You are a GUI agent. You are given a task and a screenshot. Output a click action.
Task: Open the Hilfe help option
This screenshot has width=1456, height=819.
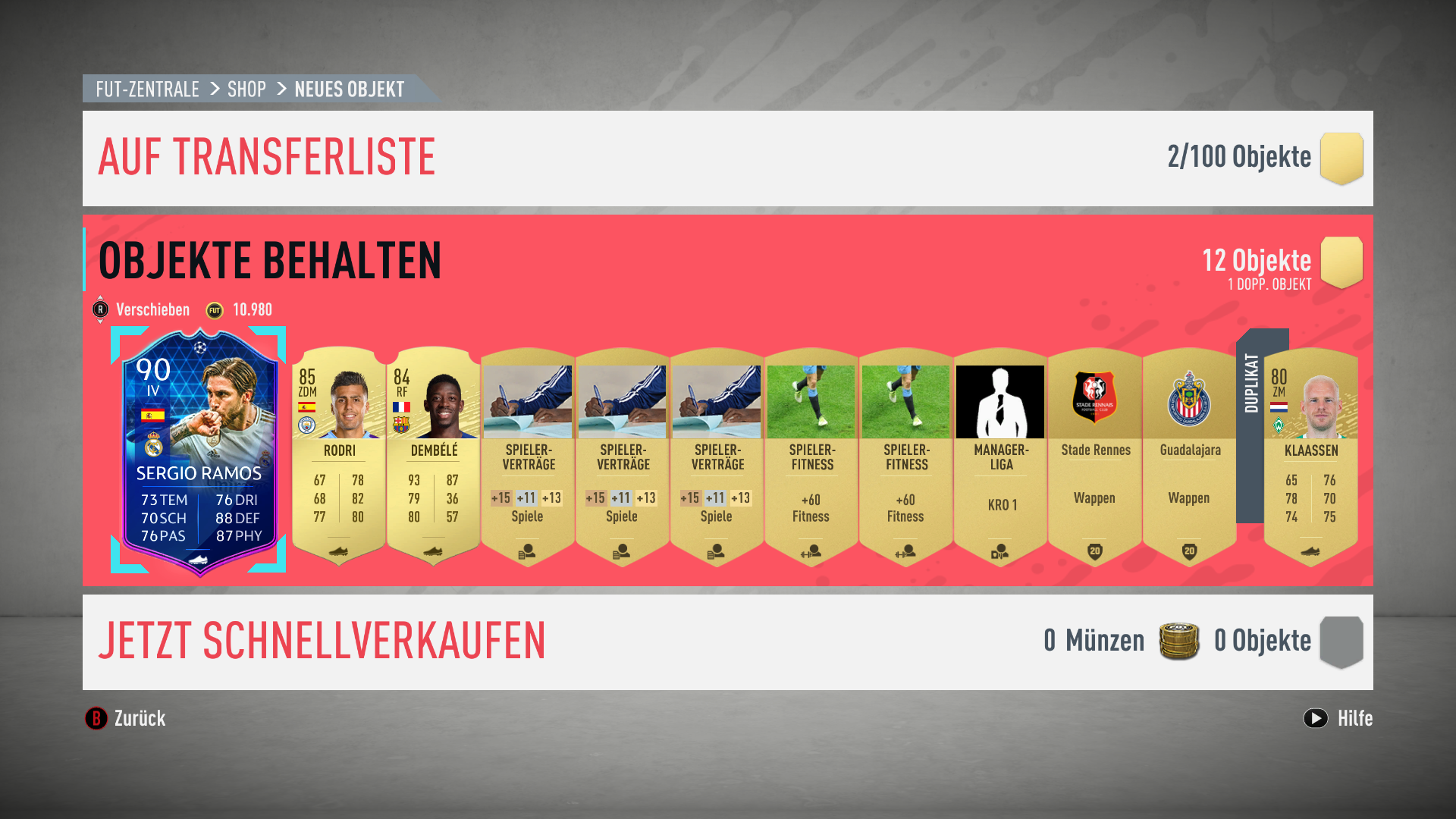(x=1338, y=718)
